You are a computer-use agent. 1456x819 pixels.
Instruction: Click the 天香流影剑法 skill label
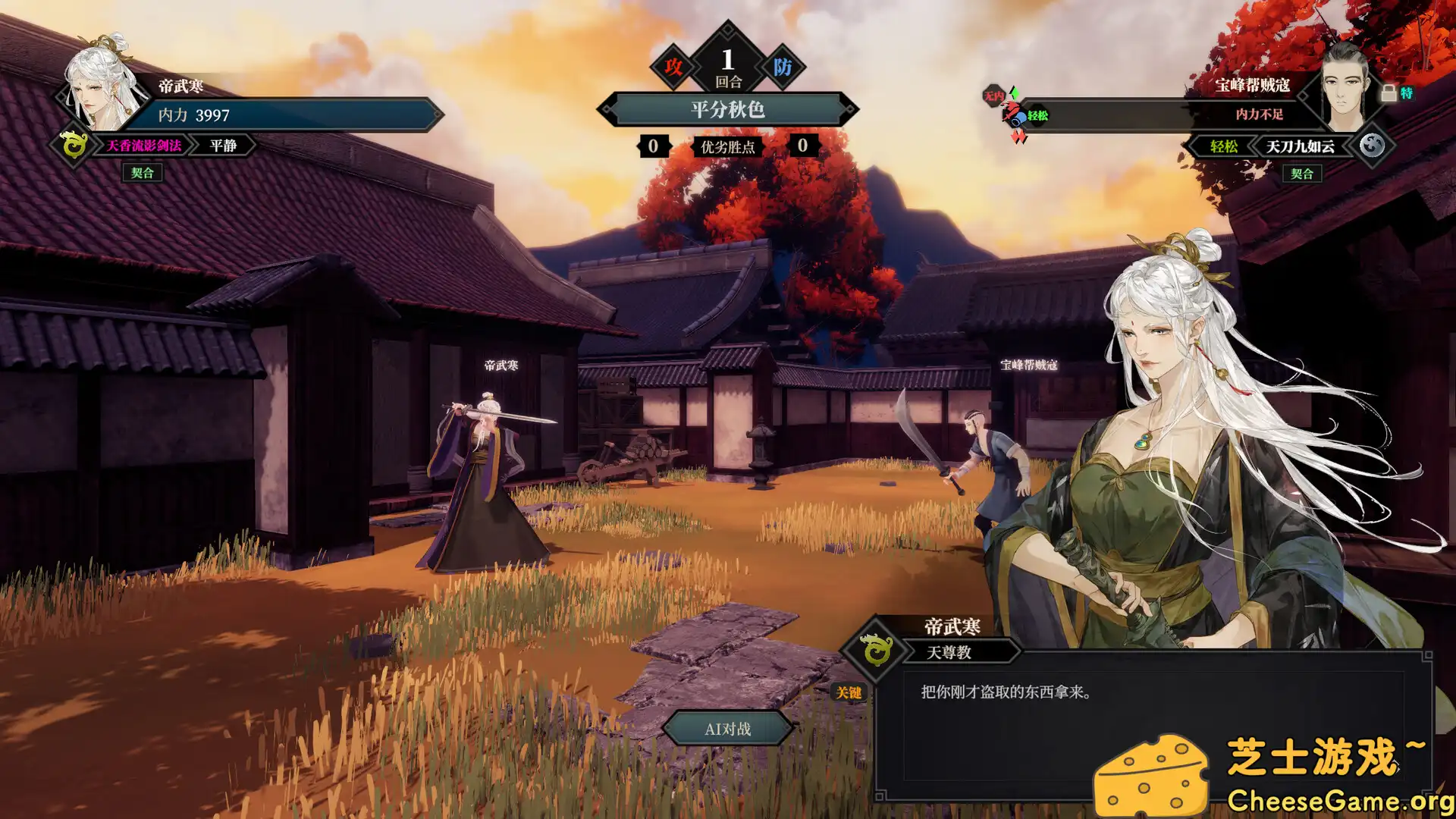[x=143, y=146]
